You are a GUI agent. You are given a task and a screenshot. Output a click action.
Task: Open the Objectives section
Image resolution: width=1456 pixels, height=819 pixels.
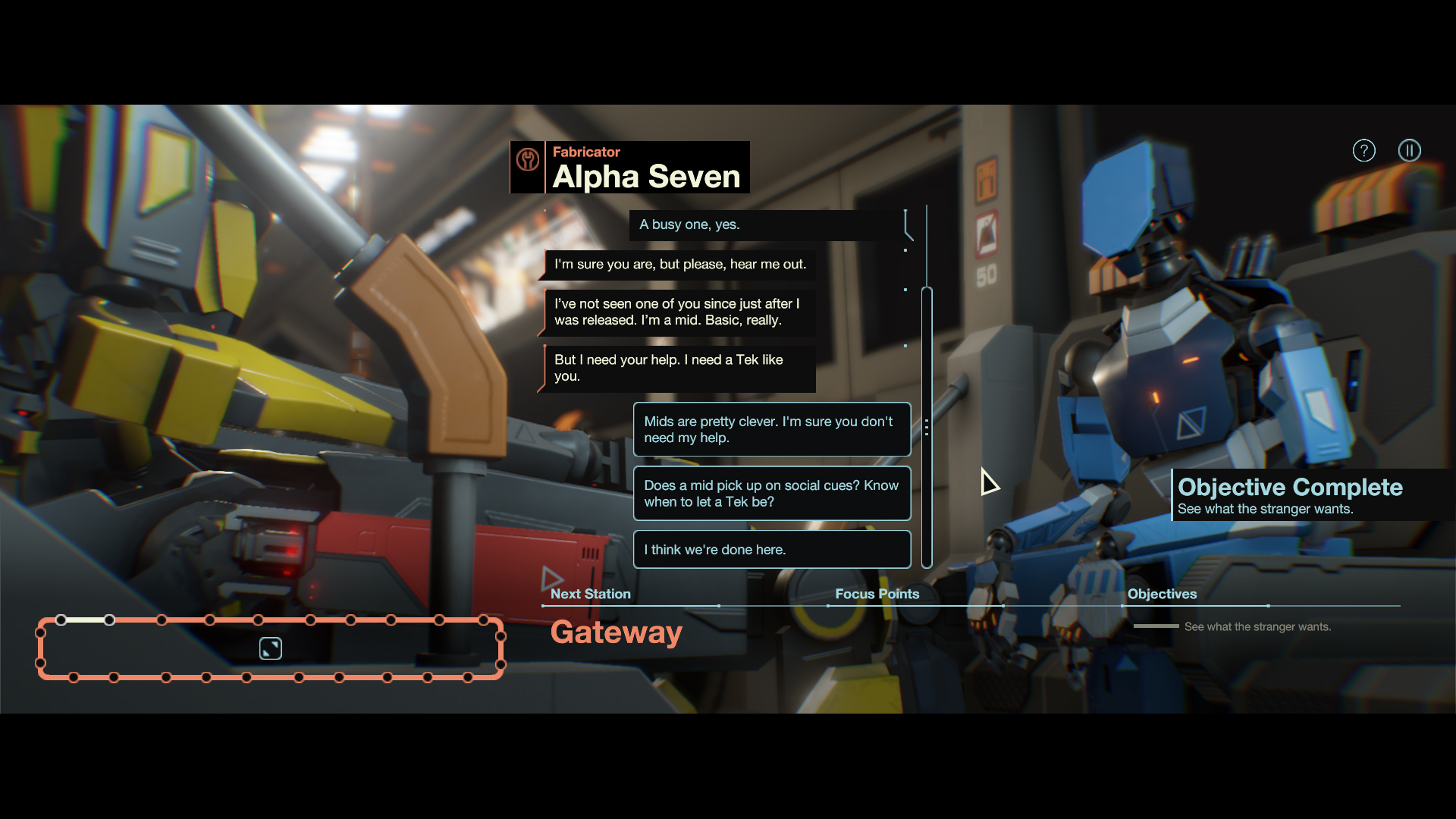[x=1162, y=594]
